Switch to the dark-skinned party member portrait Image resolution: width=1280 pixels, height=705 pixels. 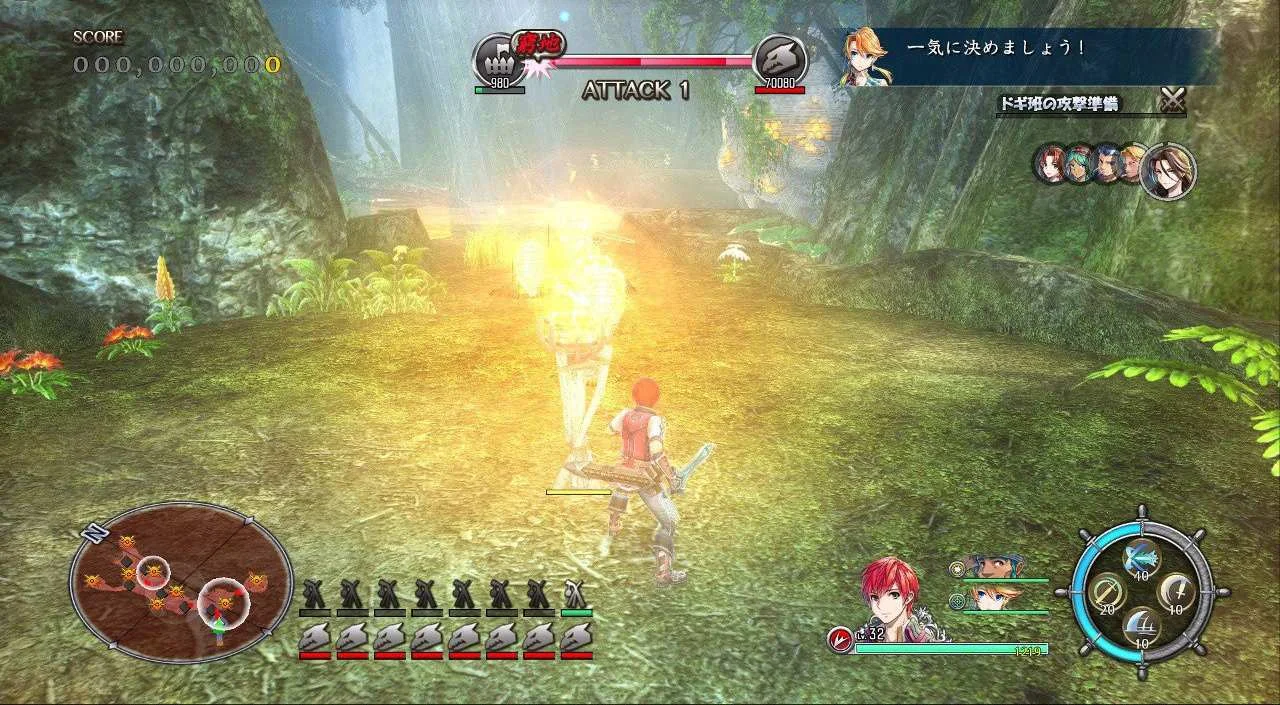click(x=991, y=567)
